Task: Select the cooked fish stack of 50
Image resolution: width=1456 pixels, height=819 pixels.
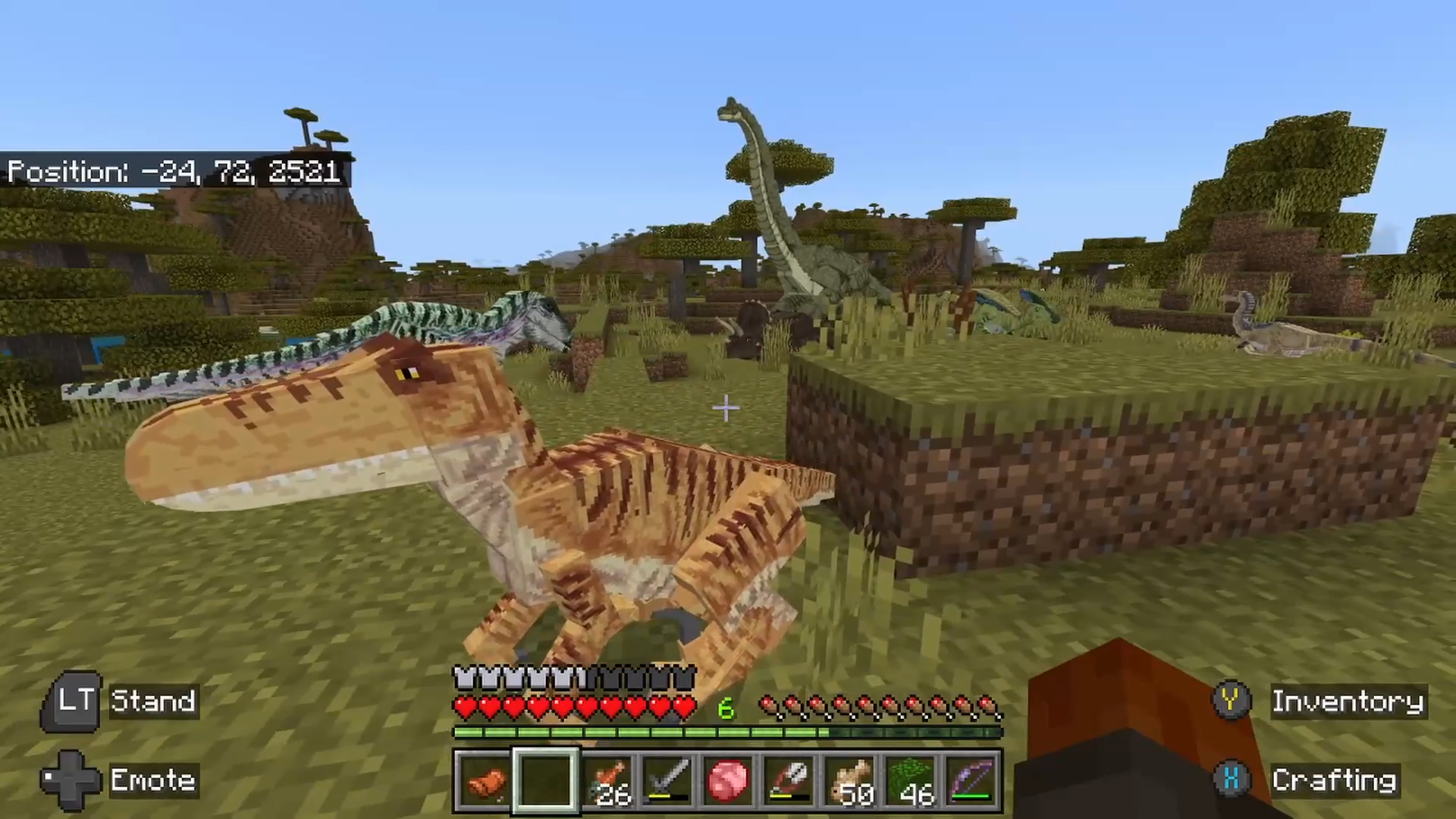Action: (x=850, y=780)
